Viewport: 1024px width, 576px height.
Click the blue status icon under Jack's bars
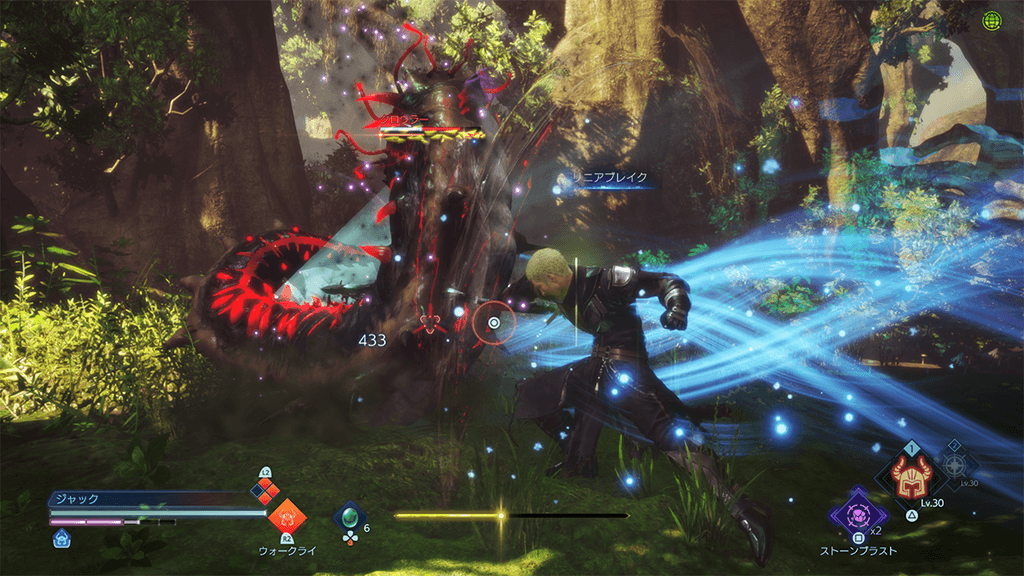click(x=62, y=538)
